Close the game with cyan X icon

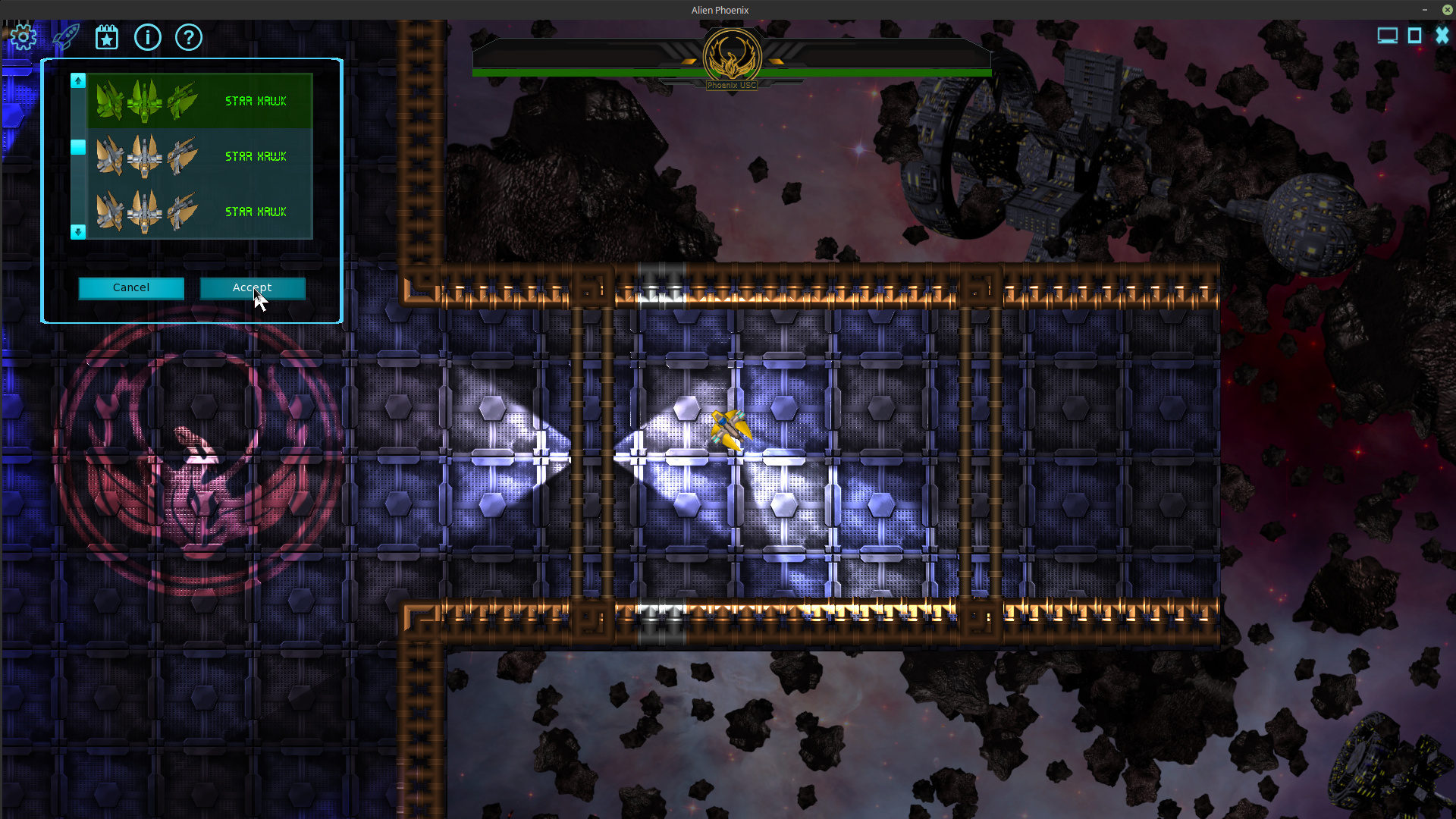click(1442, 36)
